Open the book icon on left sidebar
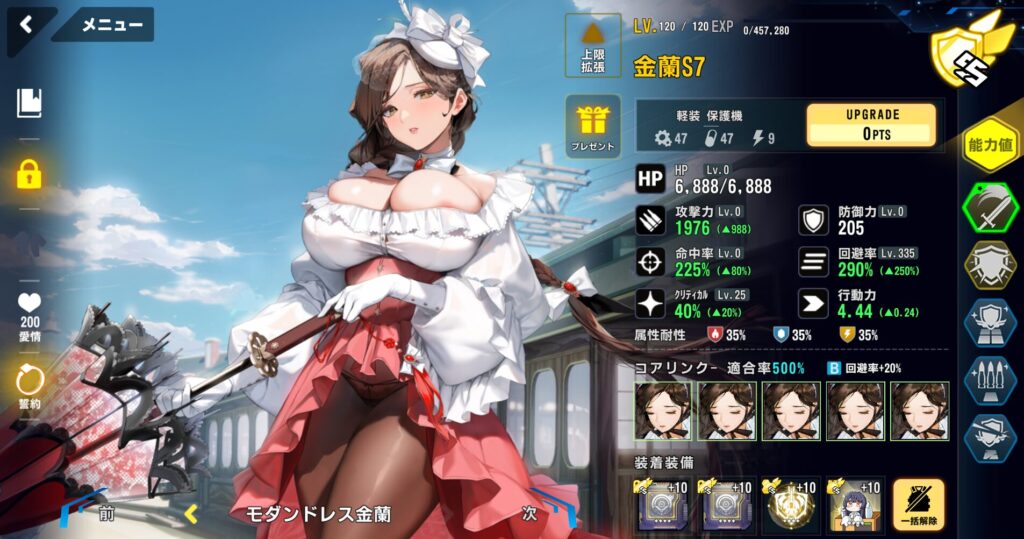Viewport: 1024px width, 539px height. click(29, 102)
